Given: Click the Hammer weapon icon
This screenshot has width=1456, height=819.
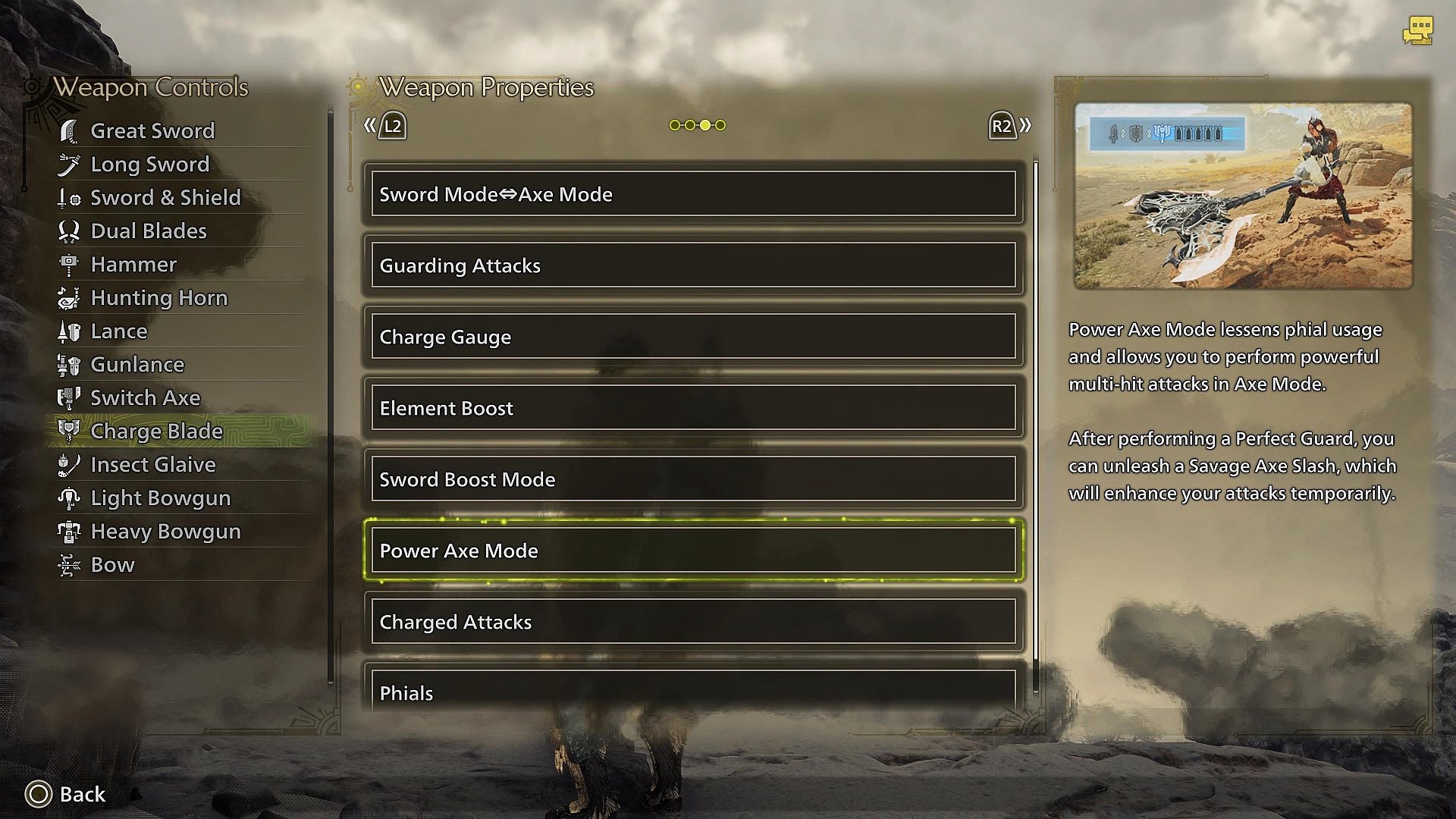Looking at the screenshot, I should tap(71, 264).
